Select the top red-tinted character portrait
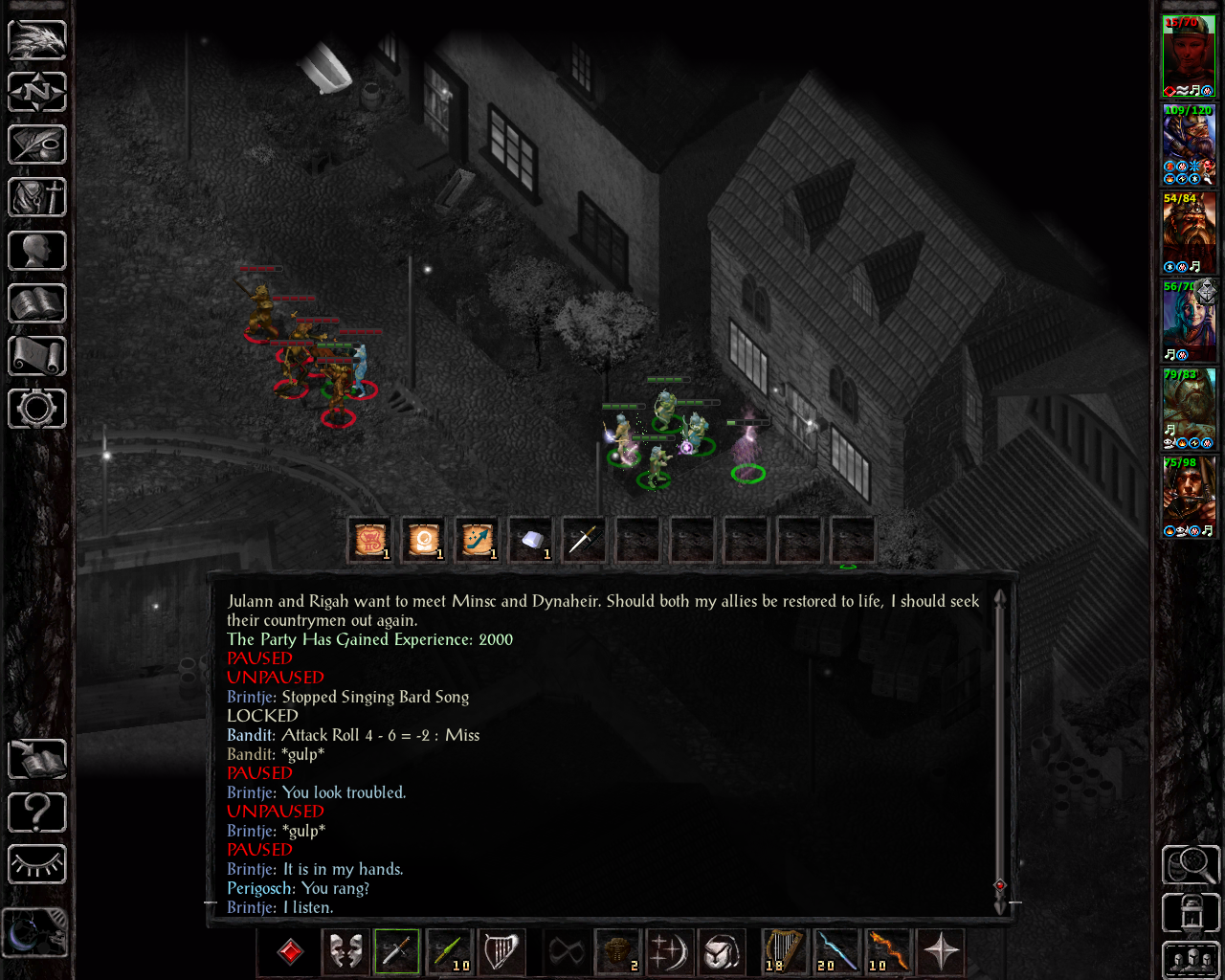The width and height of the screenshot is (1225, 980). pyautogui.click(x=1189, y=56)
